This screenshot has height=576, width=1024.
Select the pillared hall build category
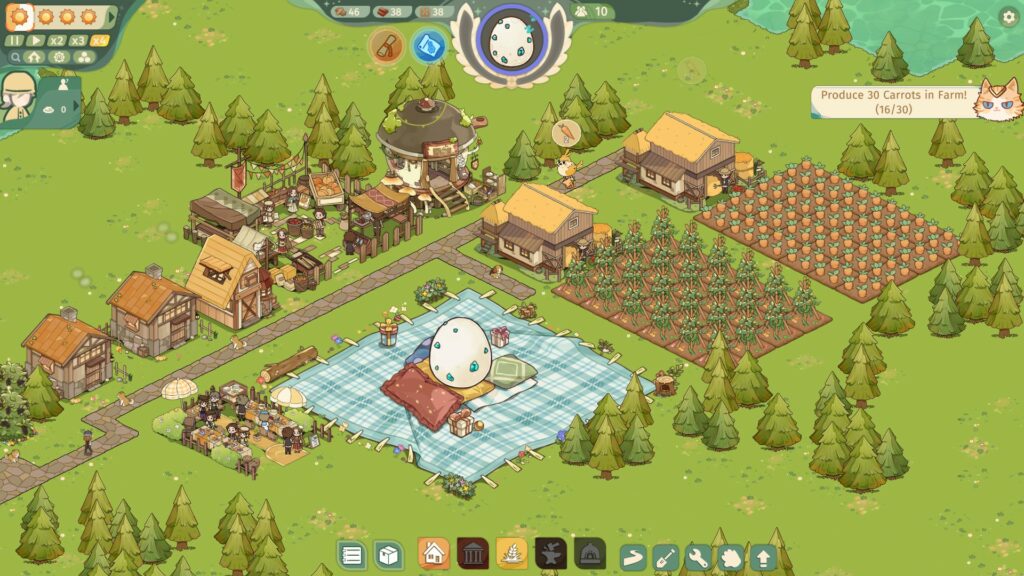click(473, 553)
